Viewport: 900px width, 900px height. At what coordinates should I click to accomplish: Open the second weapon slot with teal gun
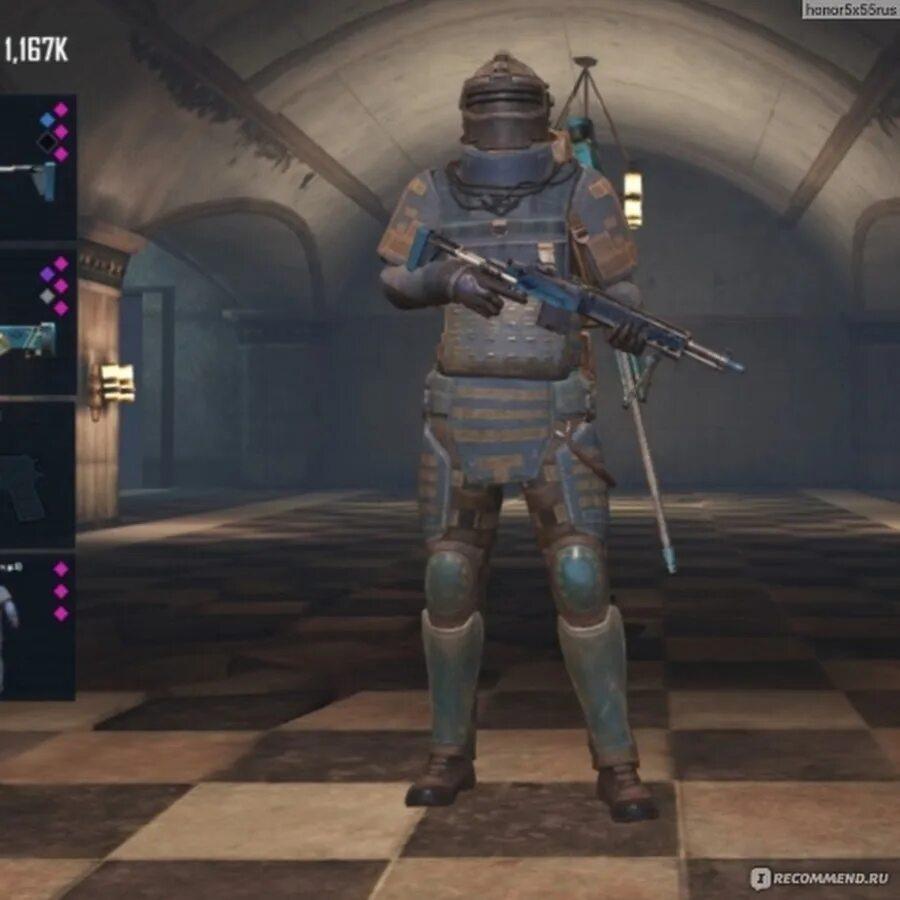tap(35, 322)
